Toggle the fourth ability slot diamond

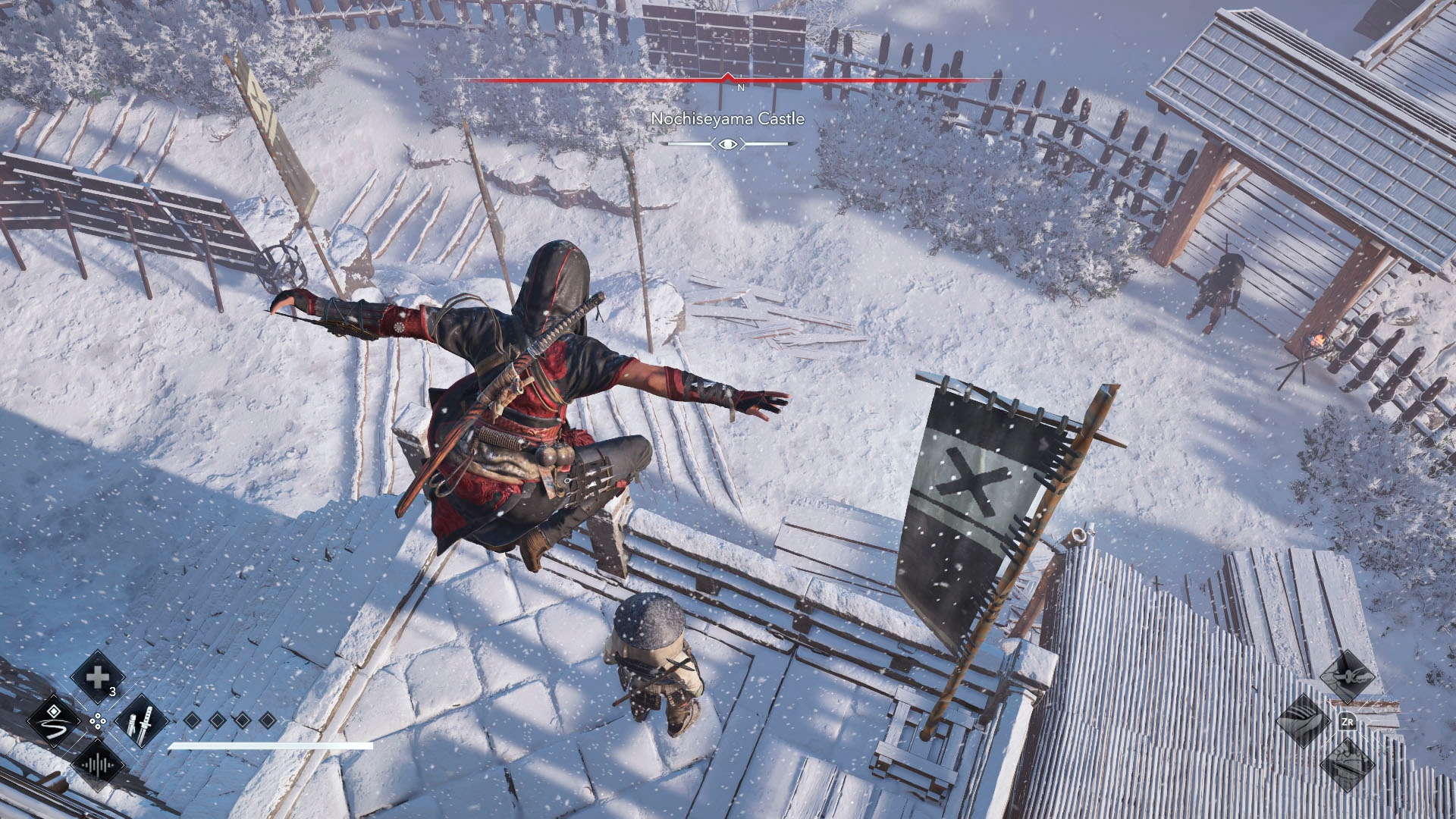click(x=267, y=720)
